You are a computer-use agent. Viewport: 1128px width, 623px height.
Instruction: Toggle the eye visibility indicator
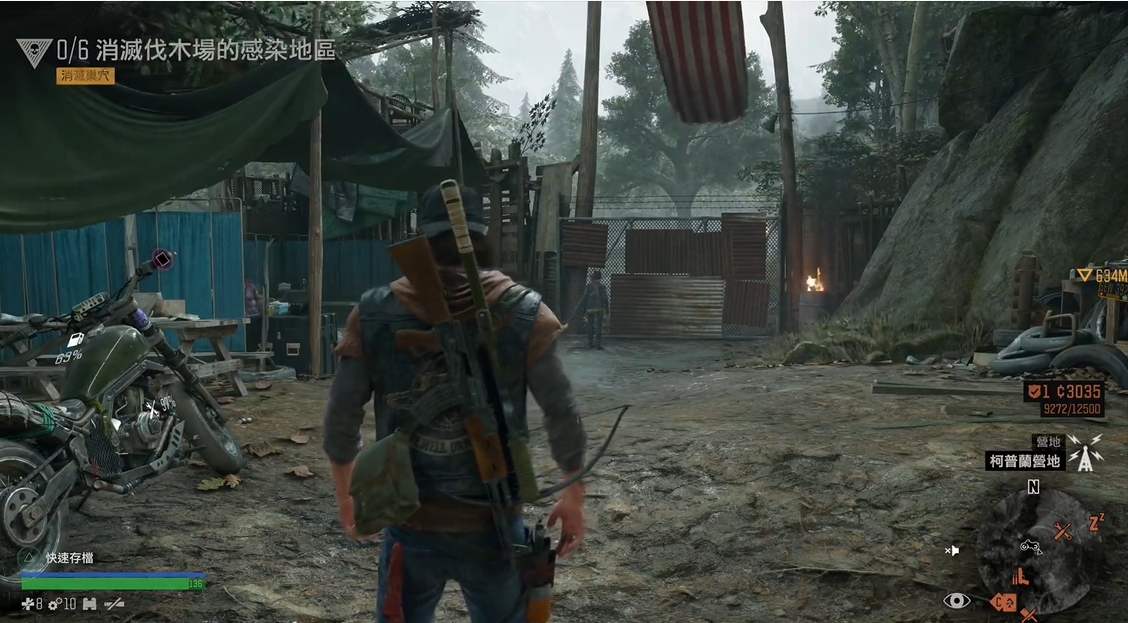pos(957,600)
